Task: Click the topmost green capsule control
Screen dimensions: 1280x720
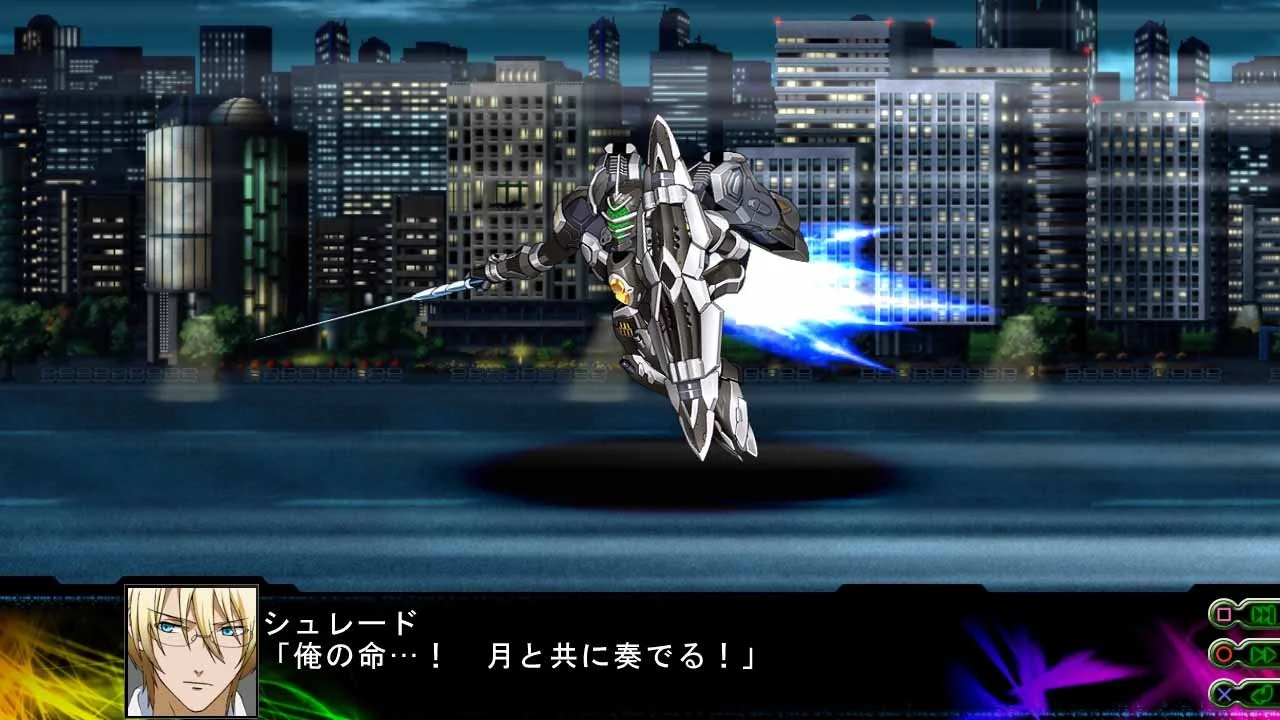Action: (1240, 613)
